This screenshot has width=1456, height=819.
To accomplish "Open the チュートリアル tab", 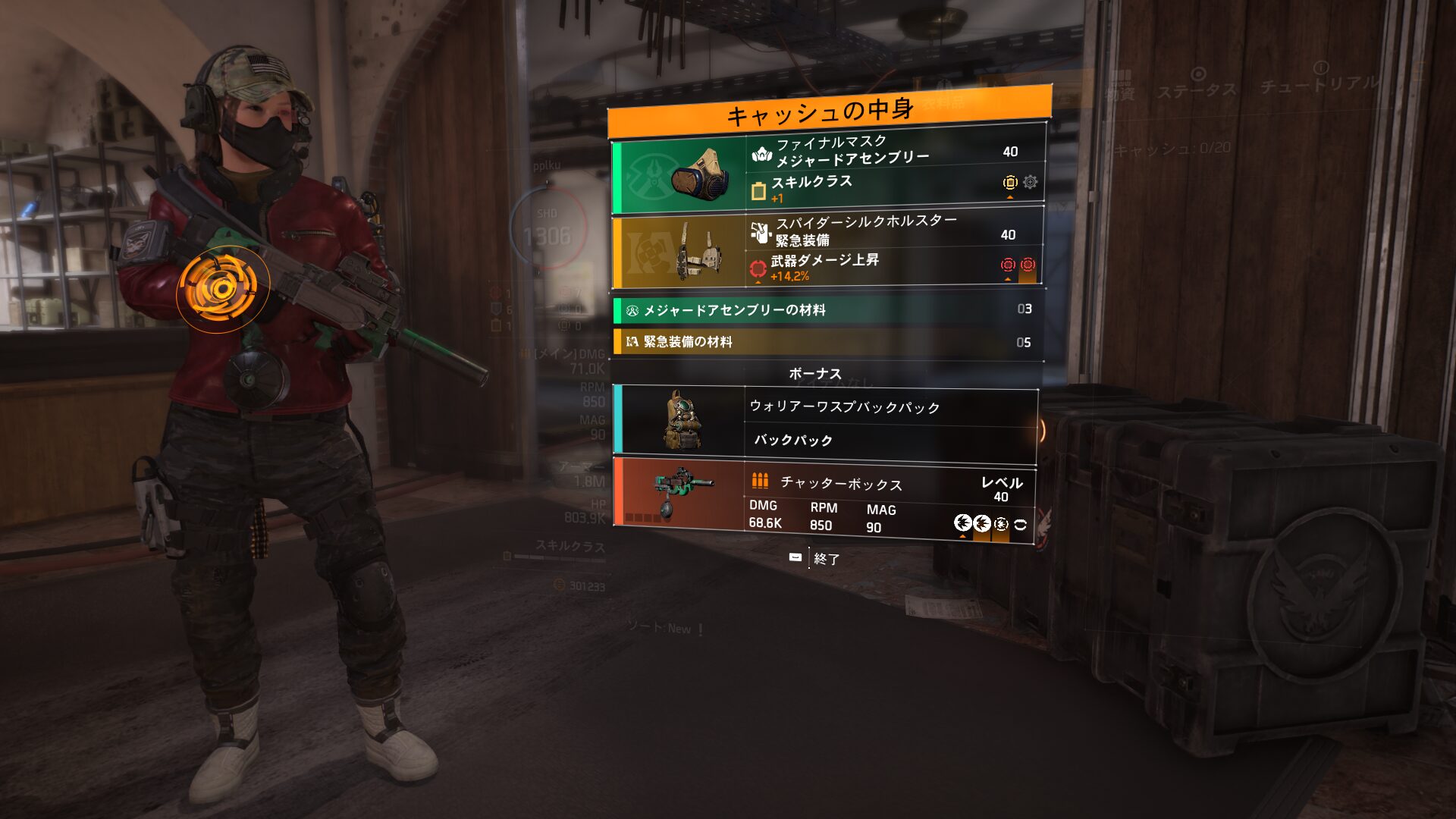I will [x=1319, y=80].
